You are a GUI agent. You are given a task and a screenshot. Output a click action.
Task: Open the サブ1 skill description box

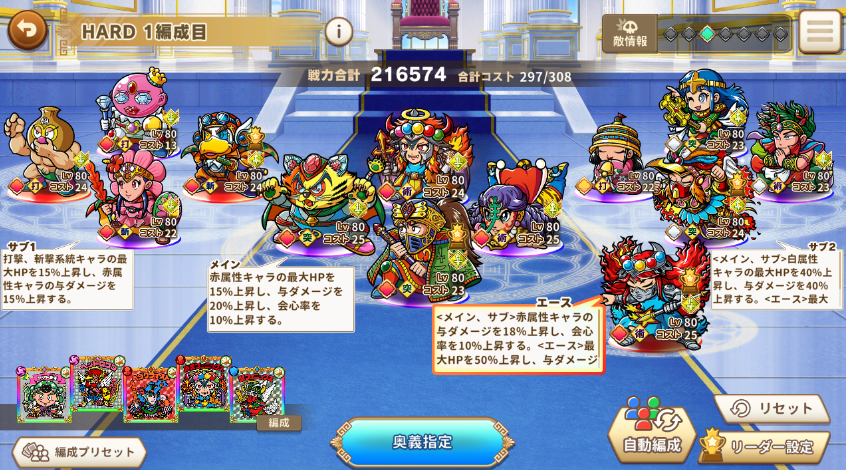click(66, 278)
